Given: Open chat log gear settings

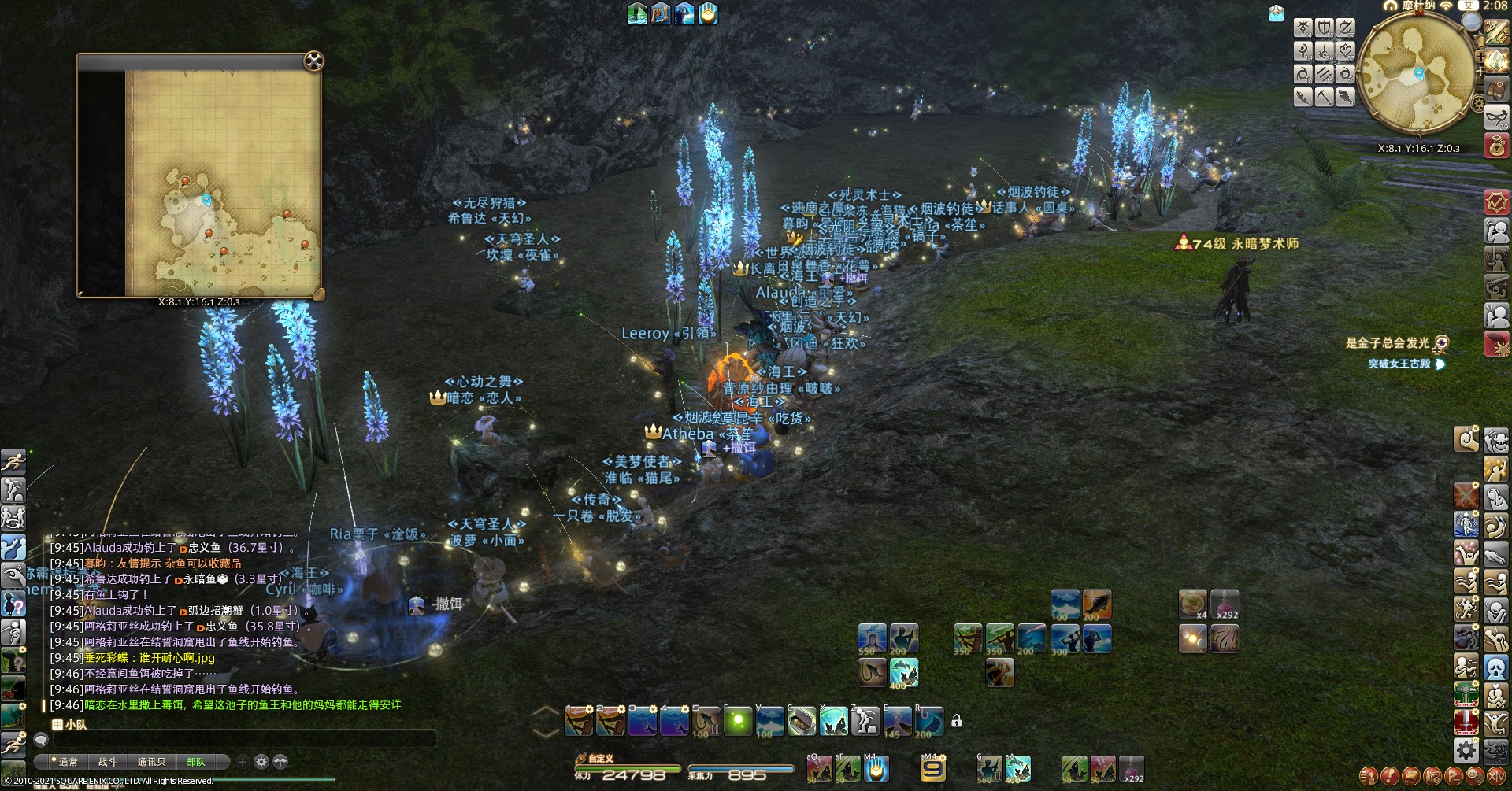Looking at the screenshot, I should [x=261, y=762].
